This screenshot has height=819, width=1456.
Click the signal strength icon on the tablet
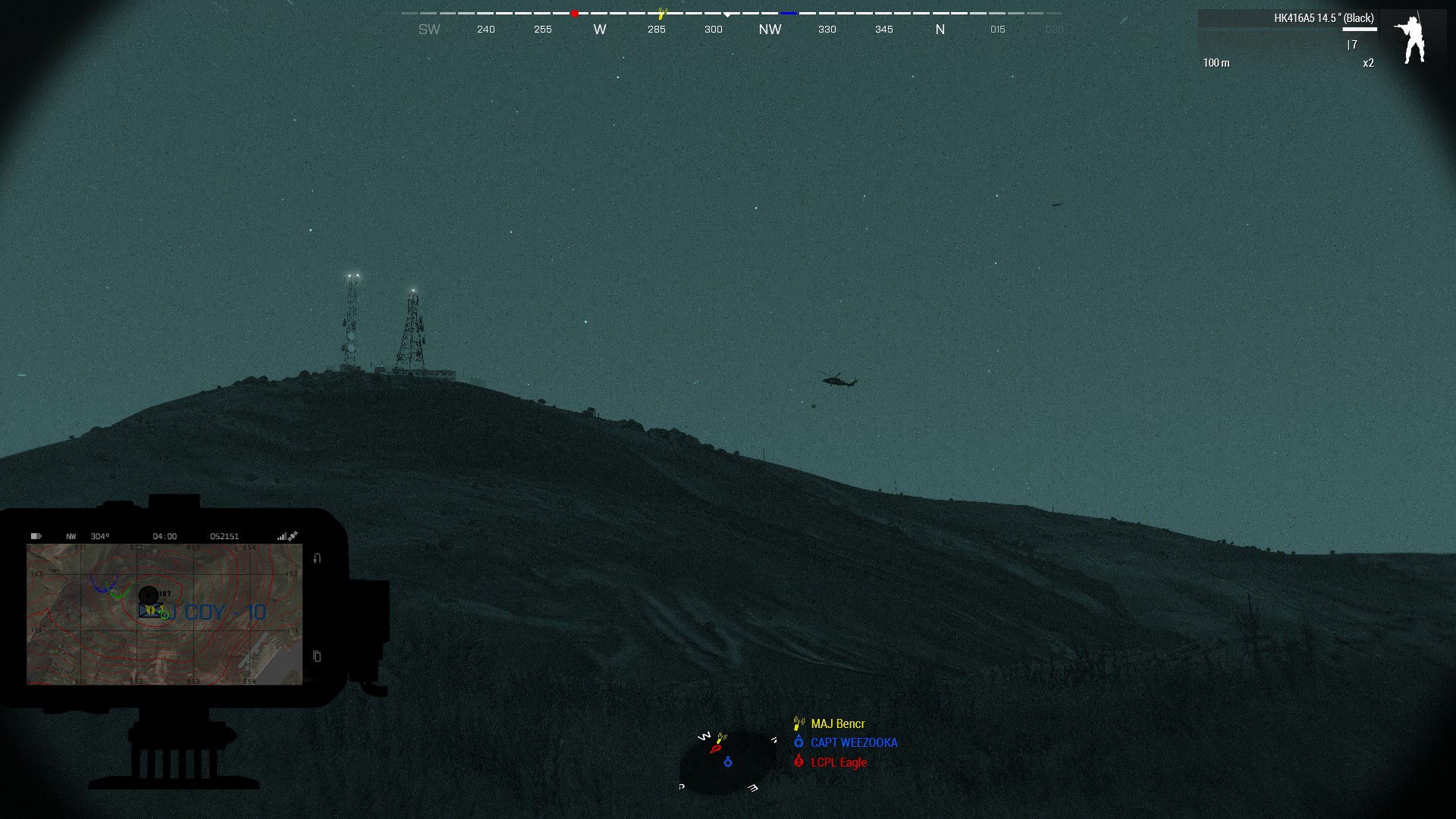tap(281, 537)
